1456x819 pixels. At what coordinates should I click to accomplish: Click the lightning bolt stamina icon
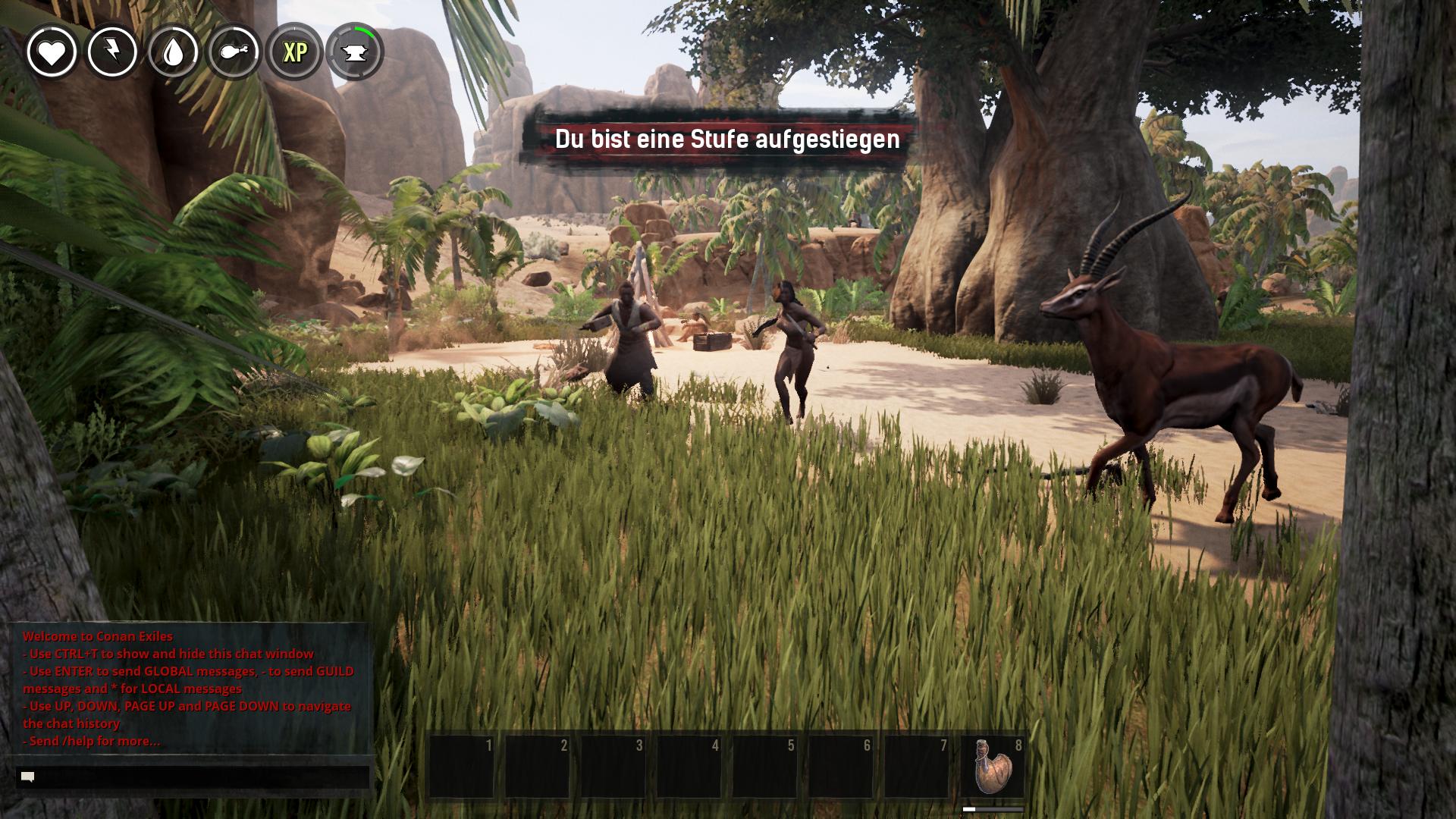[x=112, y=52]
